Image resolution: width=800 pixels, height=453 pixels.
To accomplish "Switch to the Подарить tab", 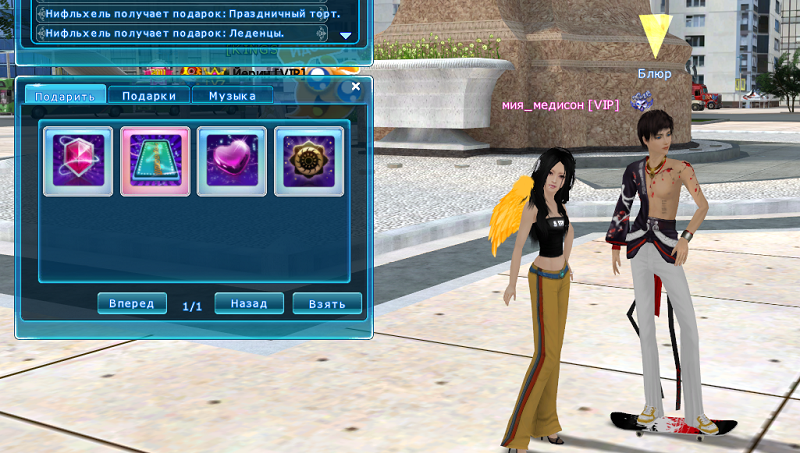I will click(x=64, y=96).
